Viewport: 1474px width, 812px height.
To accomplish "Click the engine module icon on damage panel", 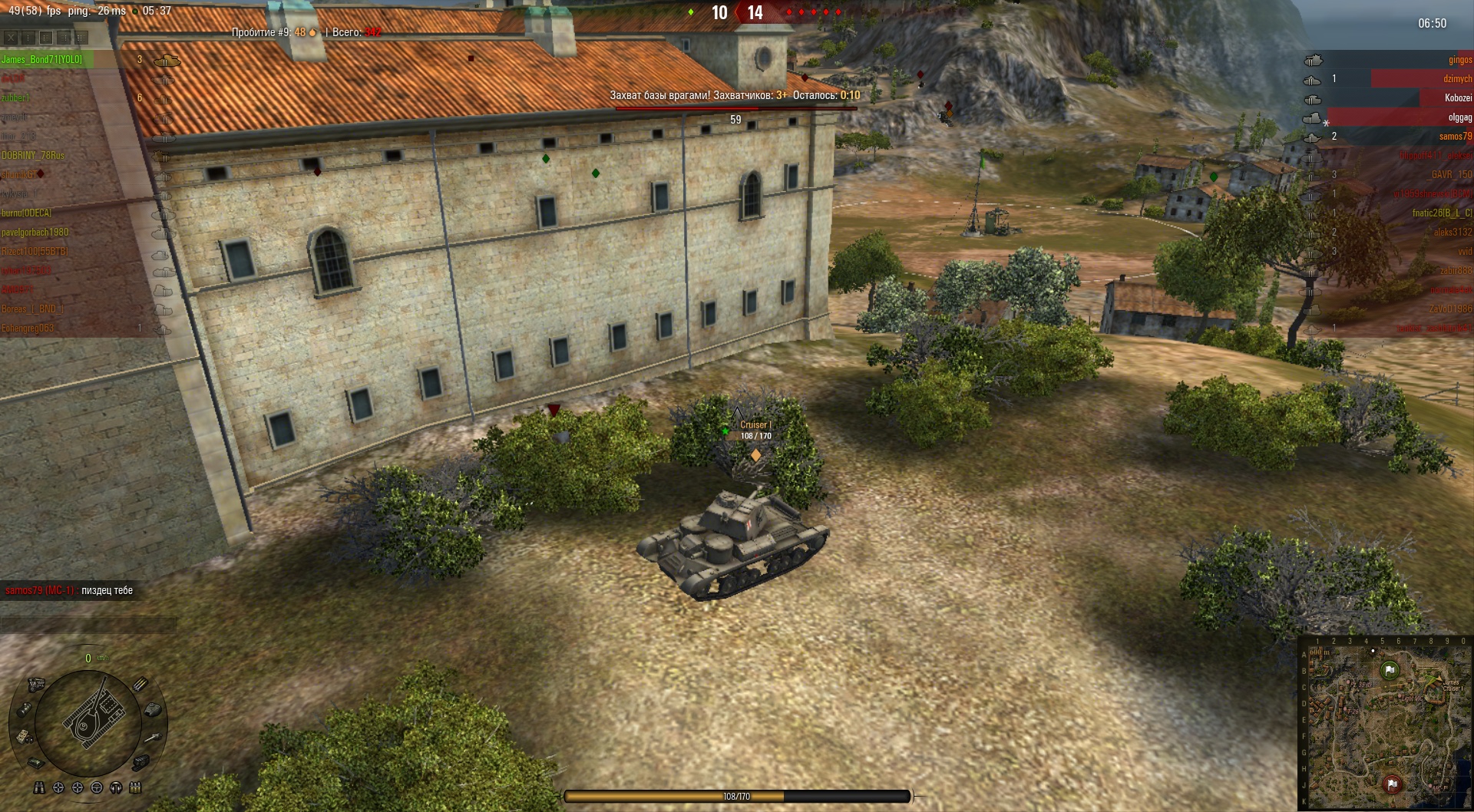I will (35, 684).
